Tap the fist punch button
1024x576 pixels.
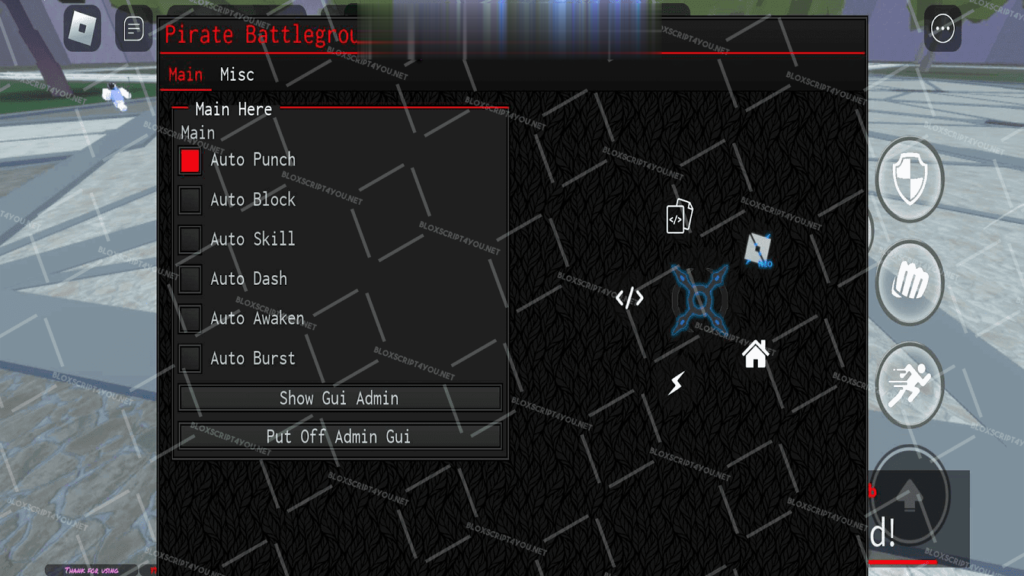pos(910,282)
